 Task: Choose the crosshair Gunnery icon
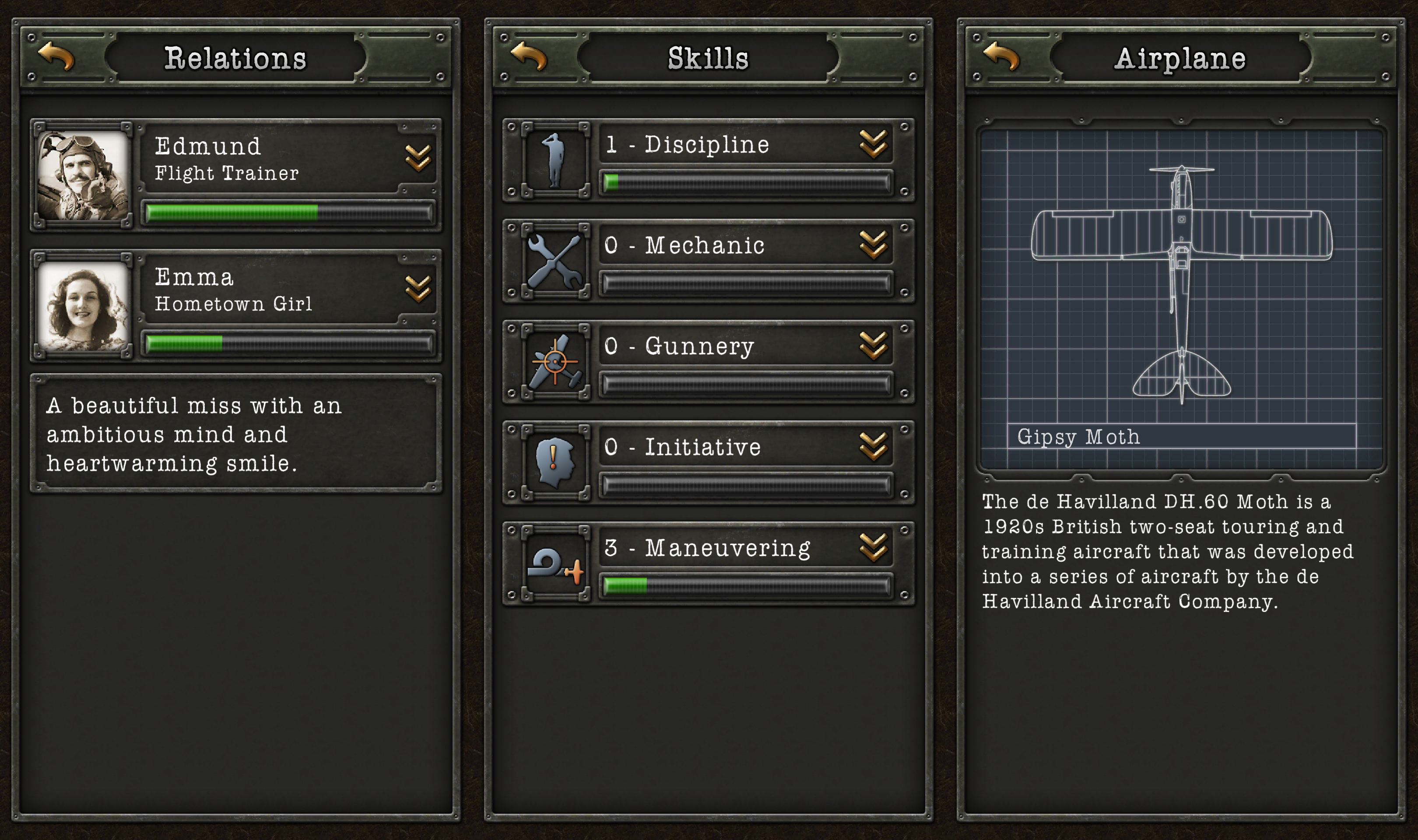point(555,362)
